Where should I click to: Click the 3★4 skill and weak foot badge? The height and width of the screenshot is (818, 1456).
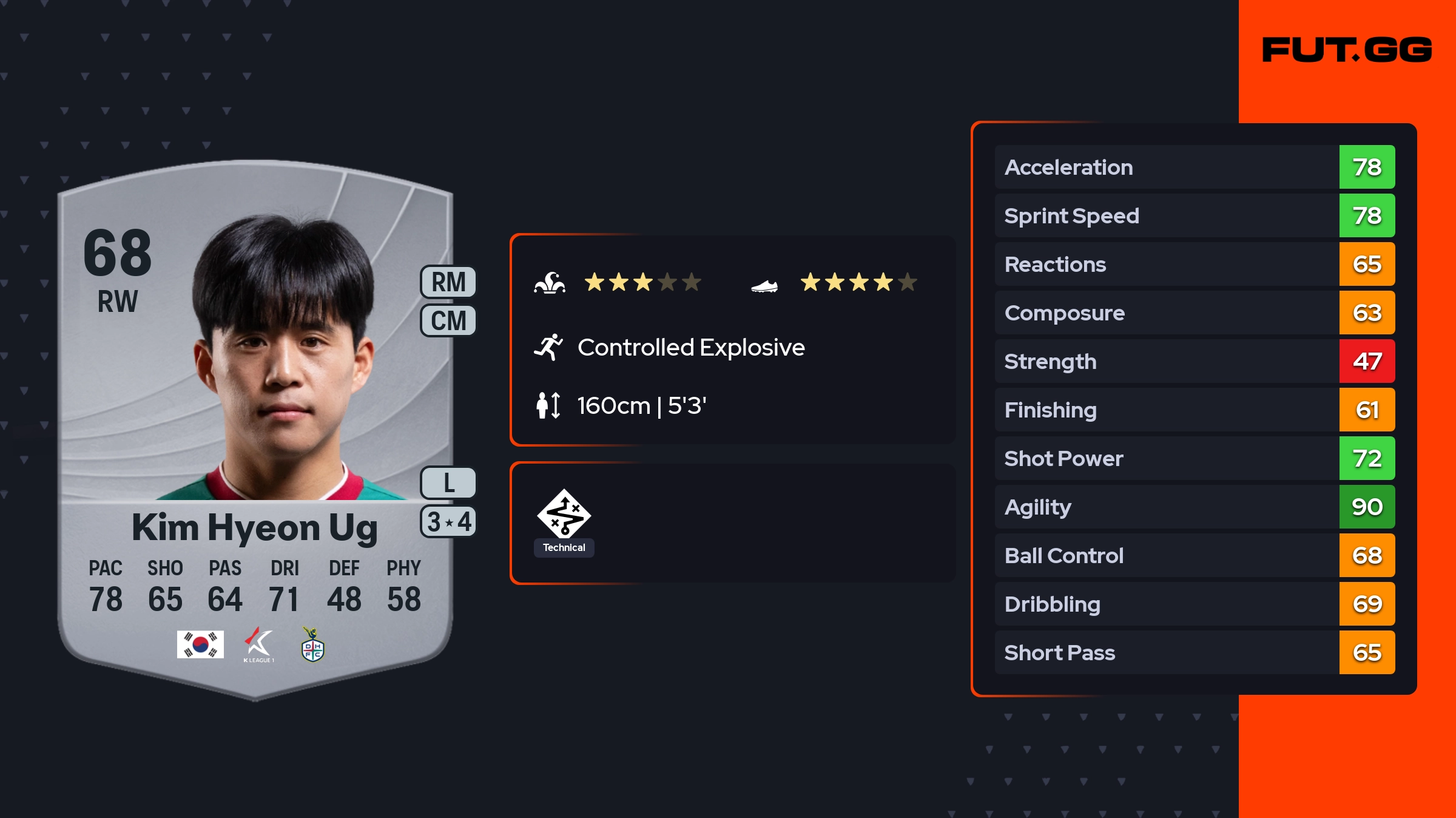click(448, 522)
